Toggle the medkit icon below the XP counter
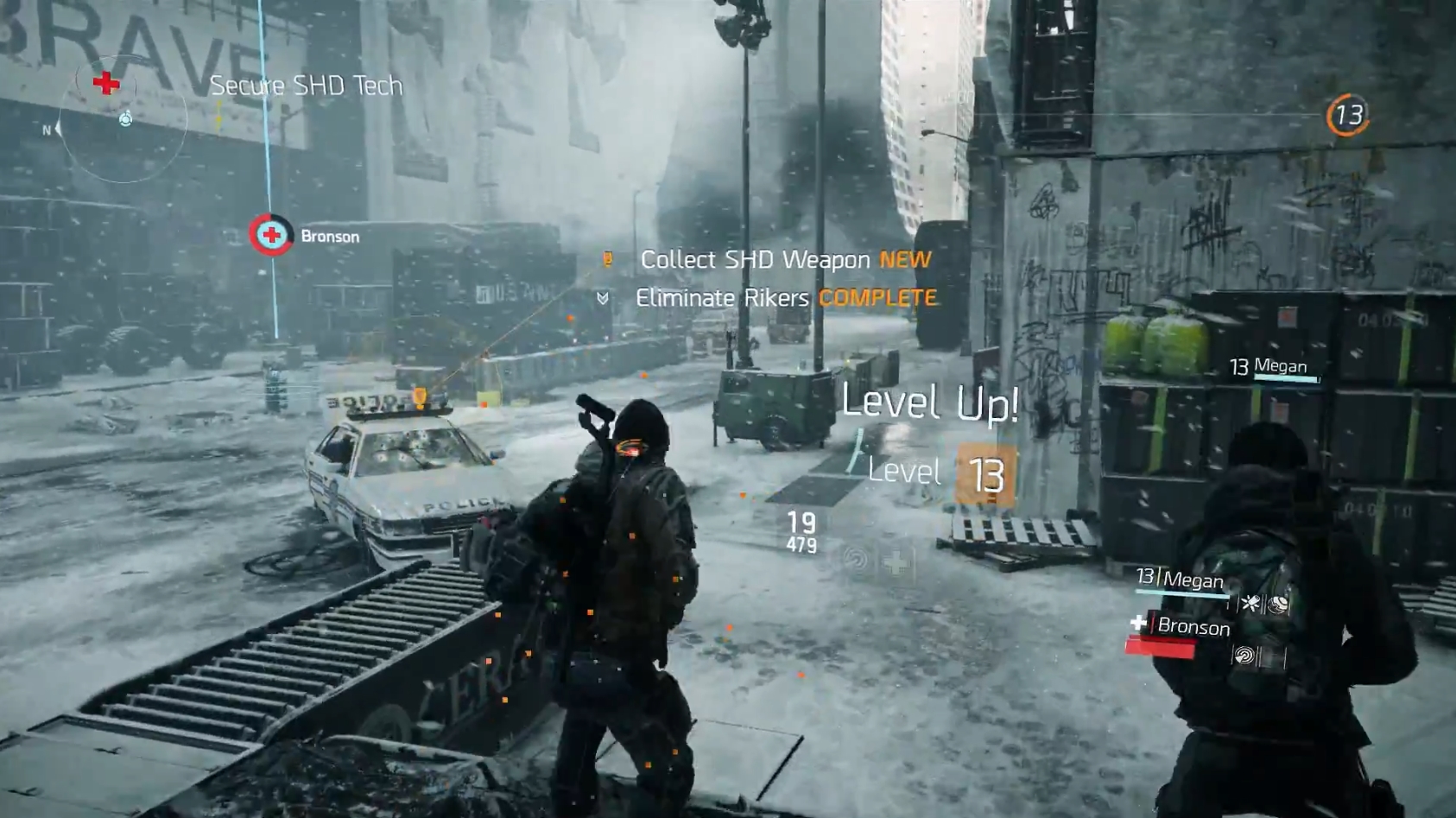Image resolution: width=1456 pixels, height=818 pixels. point(896,562)
